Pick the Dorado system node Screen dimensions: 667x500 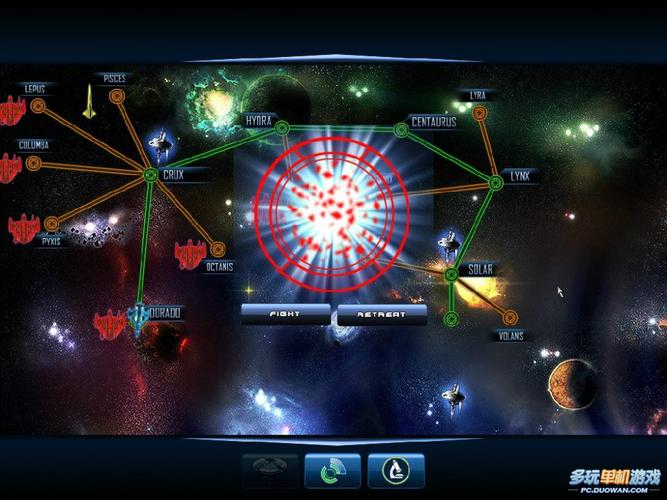point(141,312)
